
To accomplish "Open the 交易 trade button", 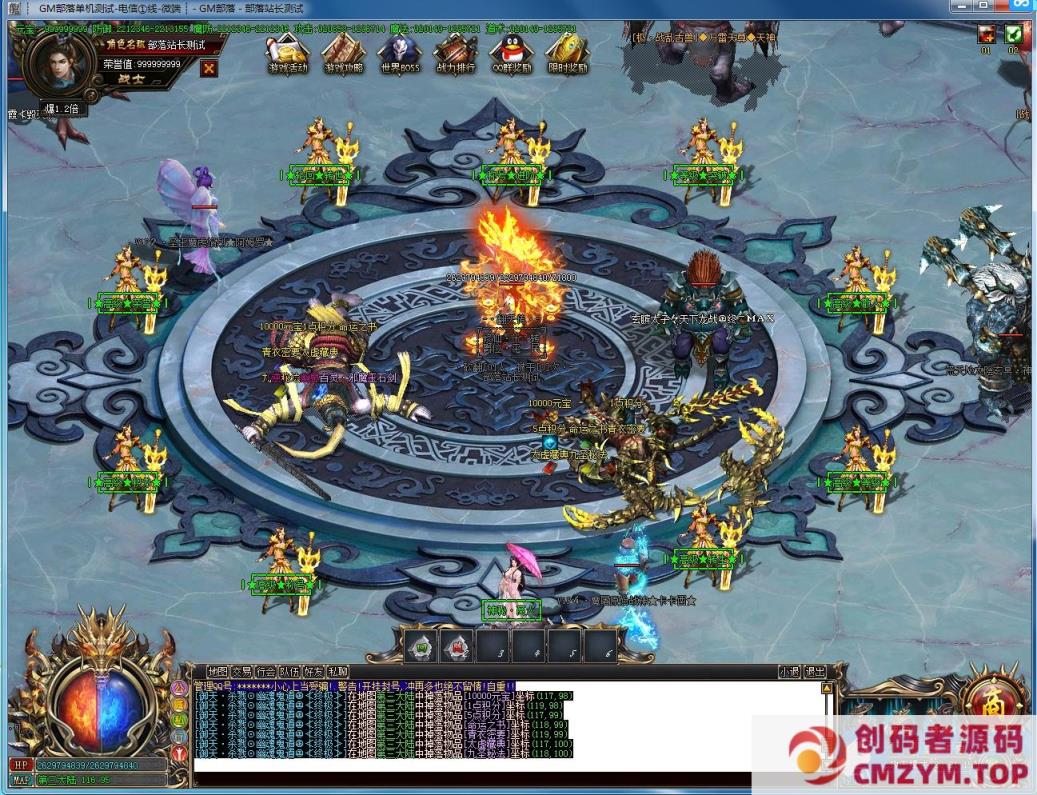I will pos(241,672).
